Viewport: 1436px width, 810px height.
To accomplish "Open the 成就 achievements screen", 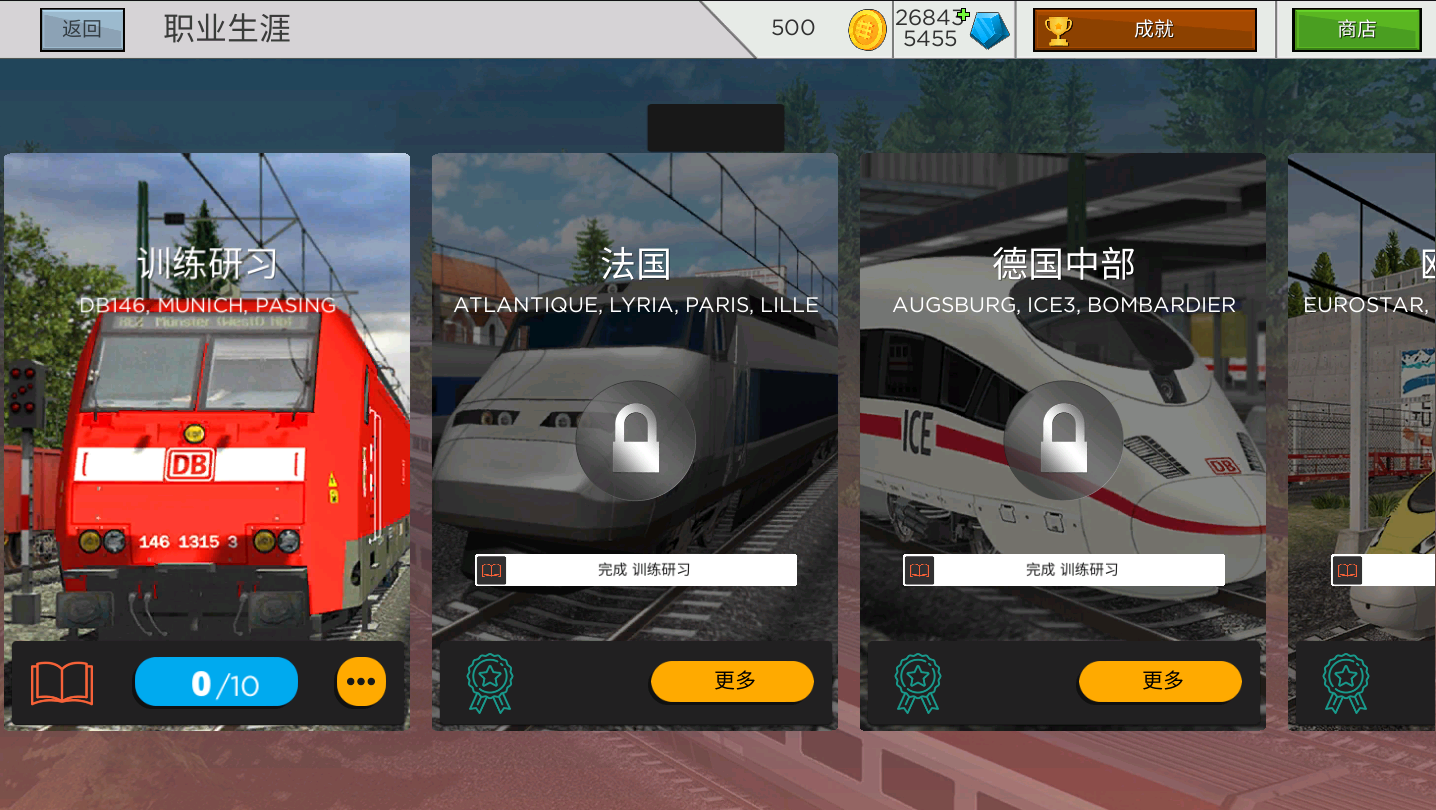I will 1144,29.
